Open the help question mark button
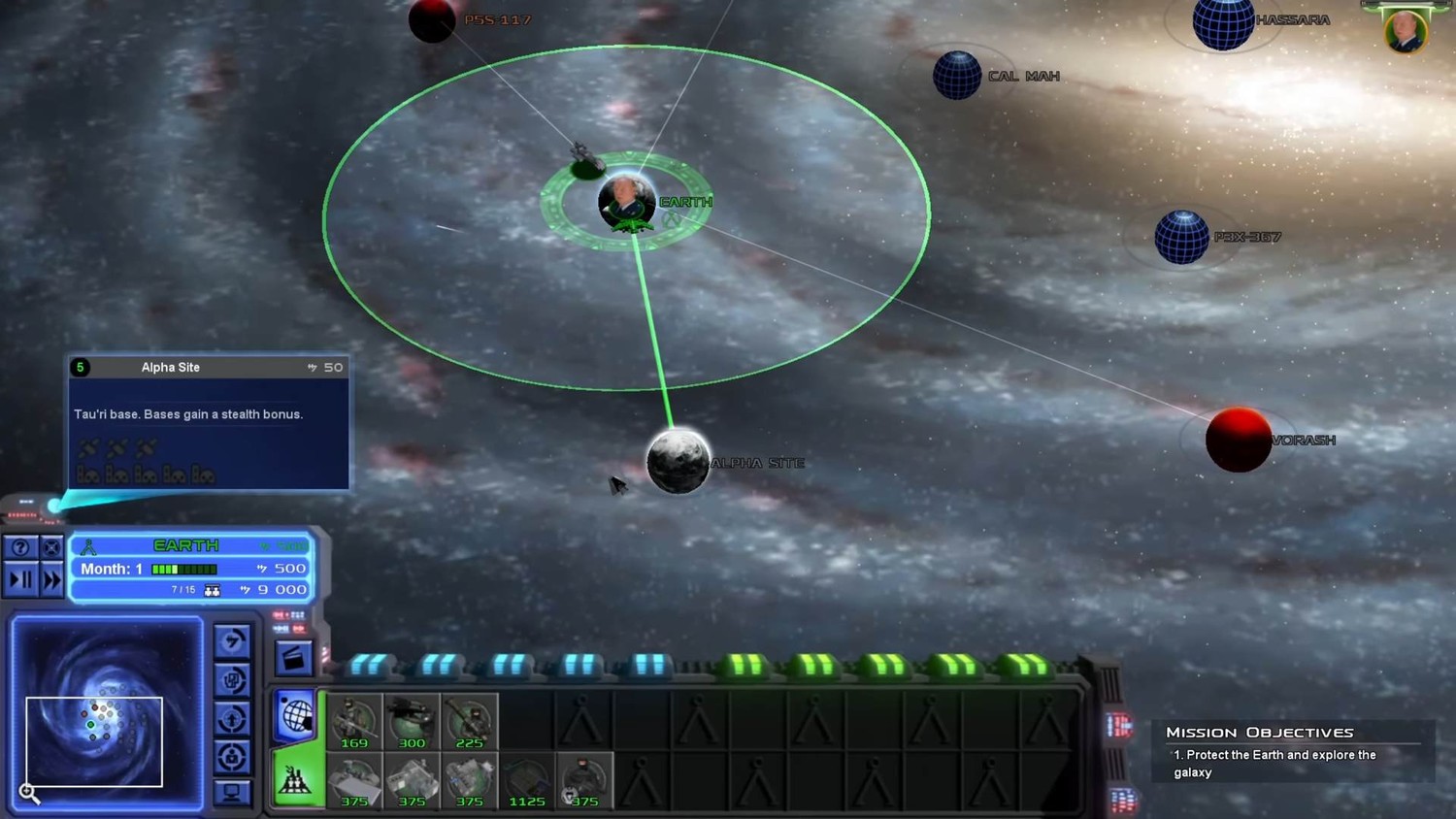Viewport: 1456px width, 819px height. coord(20,547)
